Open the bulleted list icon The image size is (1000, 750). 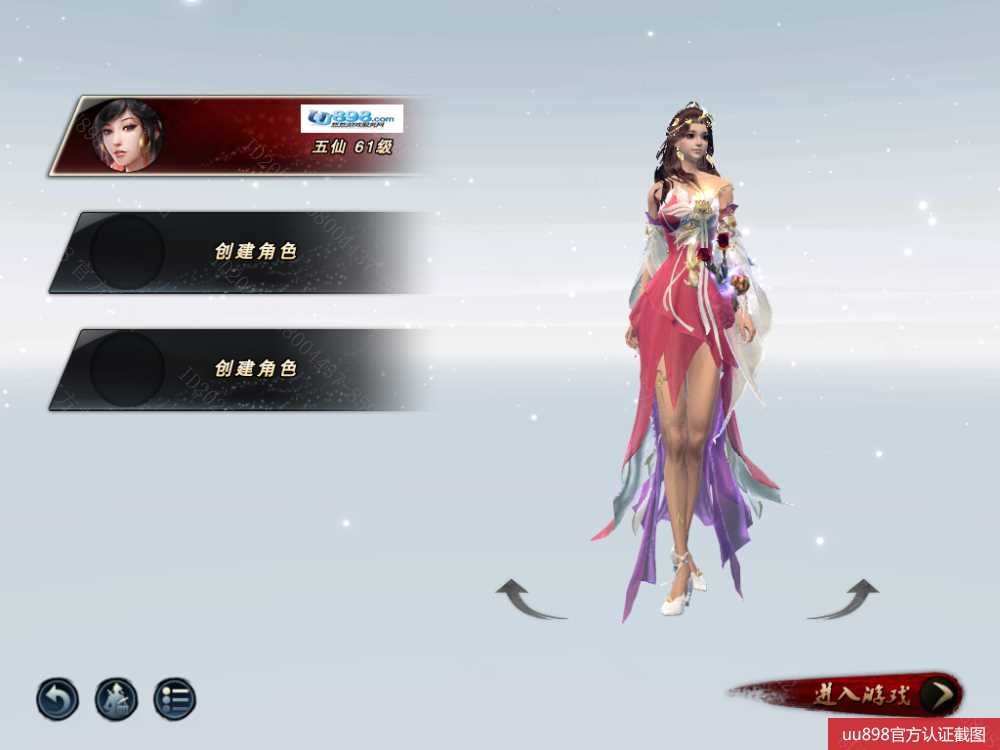click(x=175, y=699)
